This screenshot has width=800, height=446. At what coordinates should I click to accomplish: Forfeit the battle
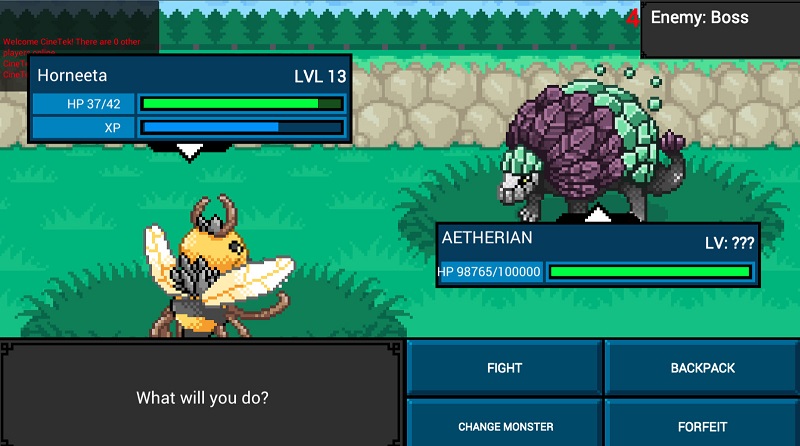point(702,426)
